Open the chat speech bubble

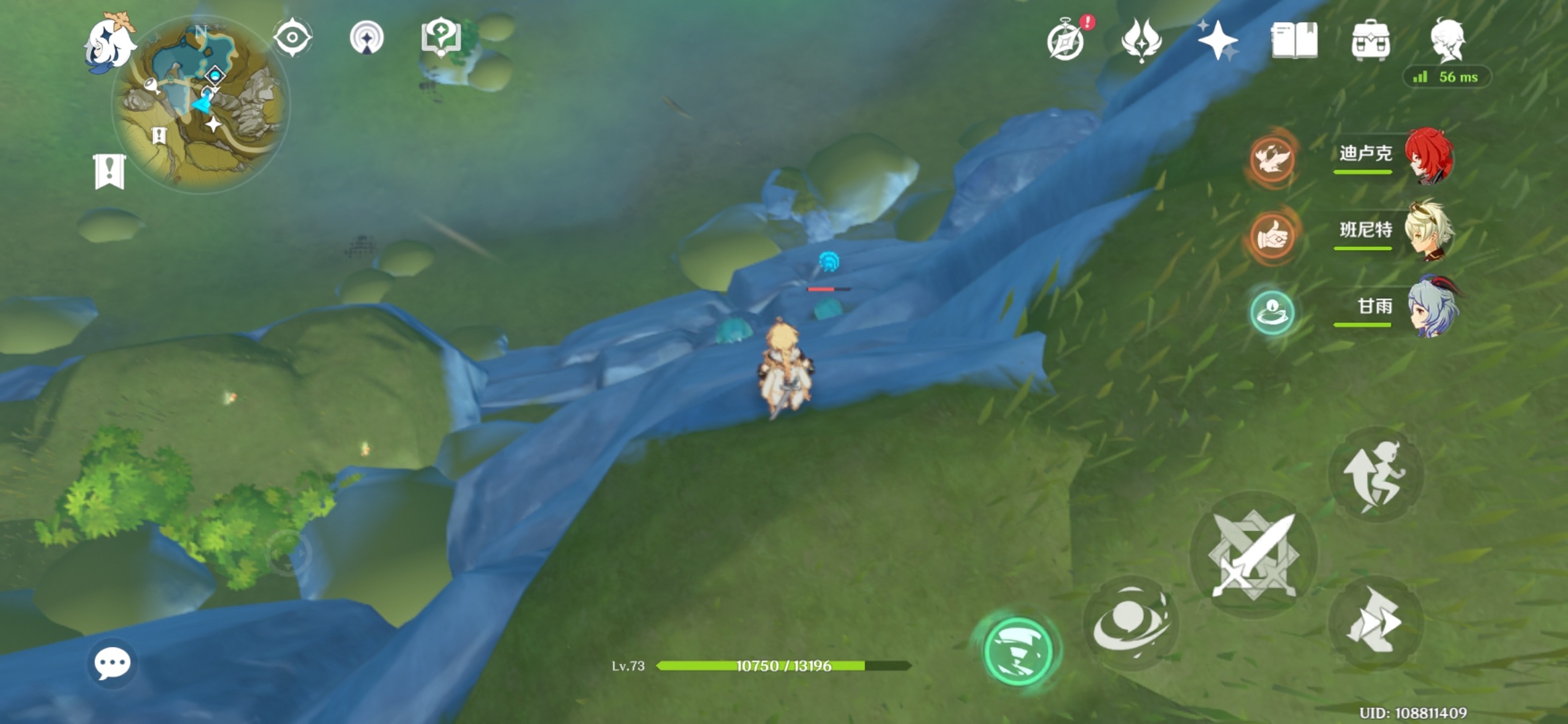coord(112,664)
